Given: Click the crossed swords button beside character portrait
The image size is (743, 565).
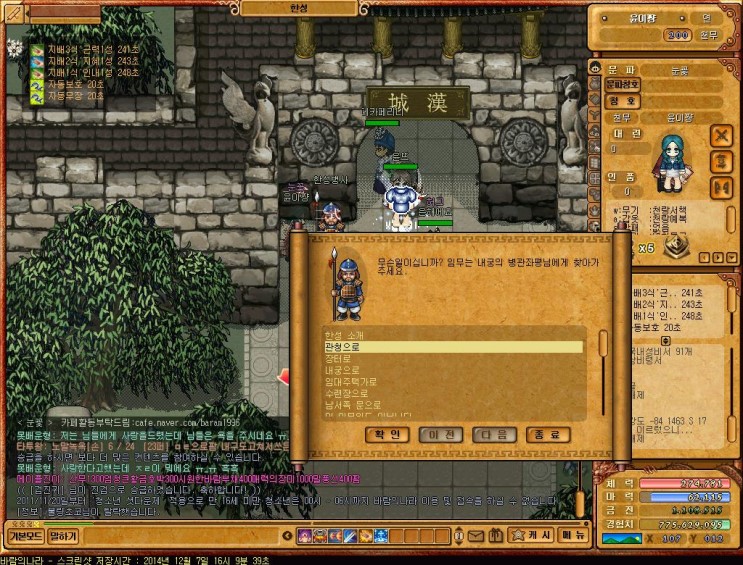Looking at the screenshot, I should pos(721,135).
